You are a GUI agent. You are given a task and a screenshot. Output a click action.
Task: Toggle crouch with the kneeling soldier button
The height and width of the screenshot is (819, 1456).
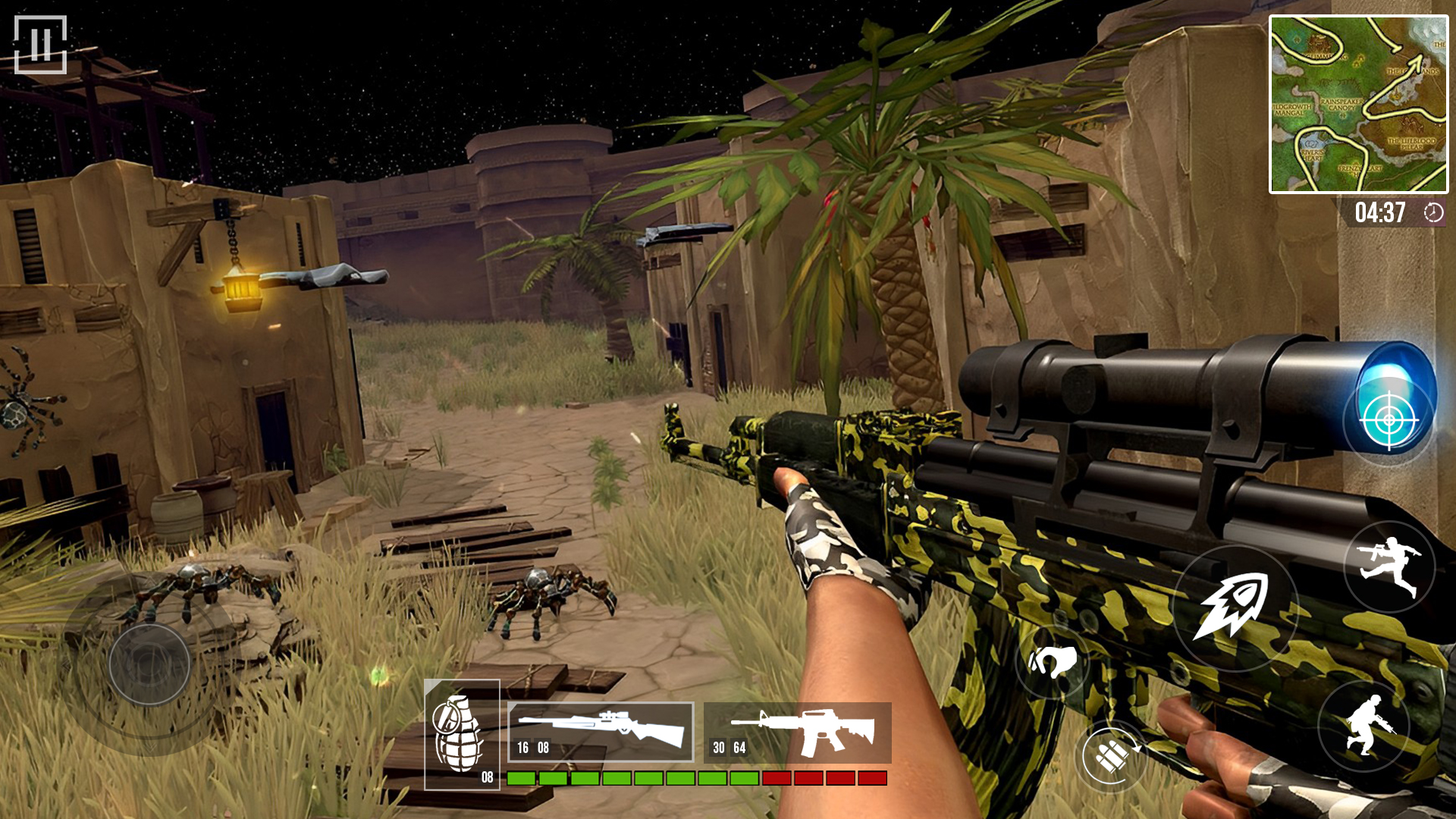1363,725
